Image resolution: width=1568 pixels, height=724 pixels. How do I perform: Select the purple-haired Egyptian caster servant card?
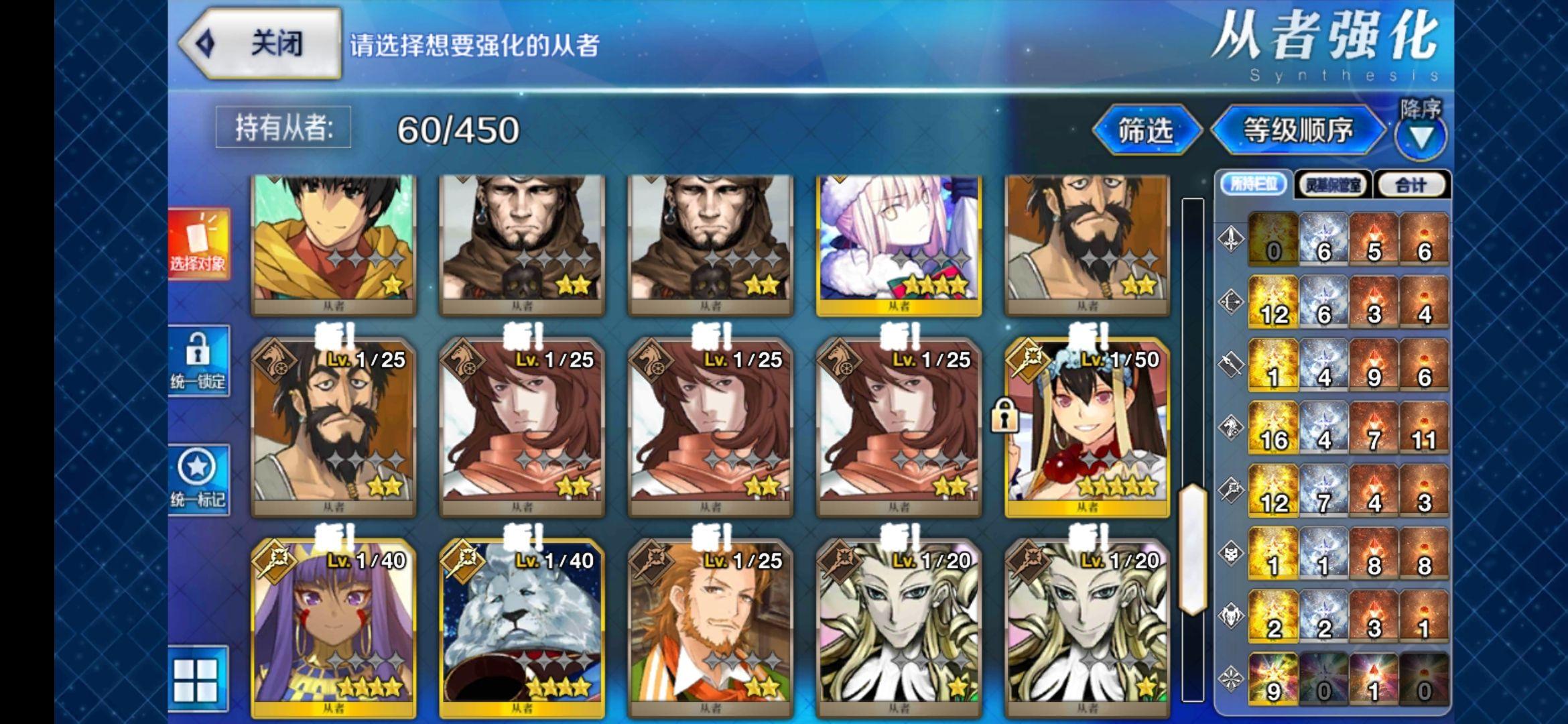point(333,630)
